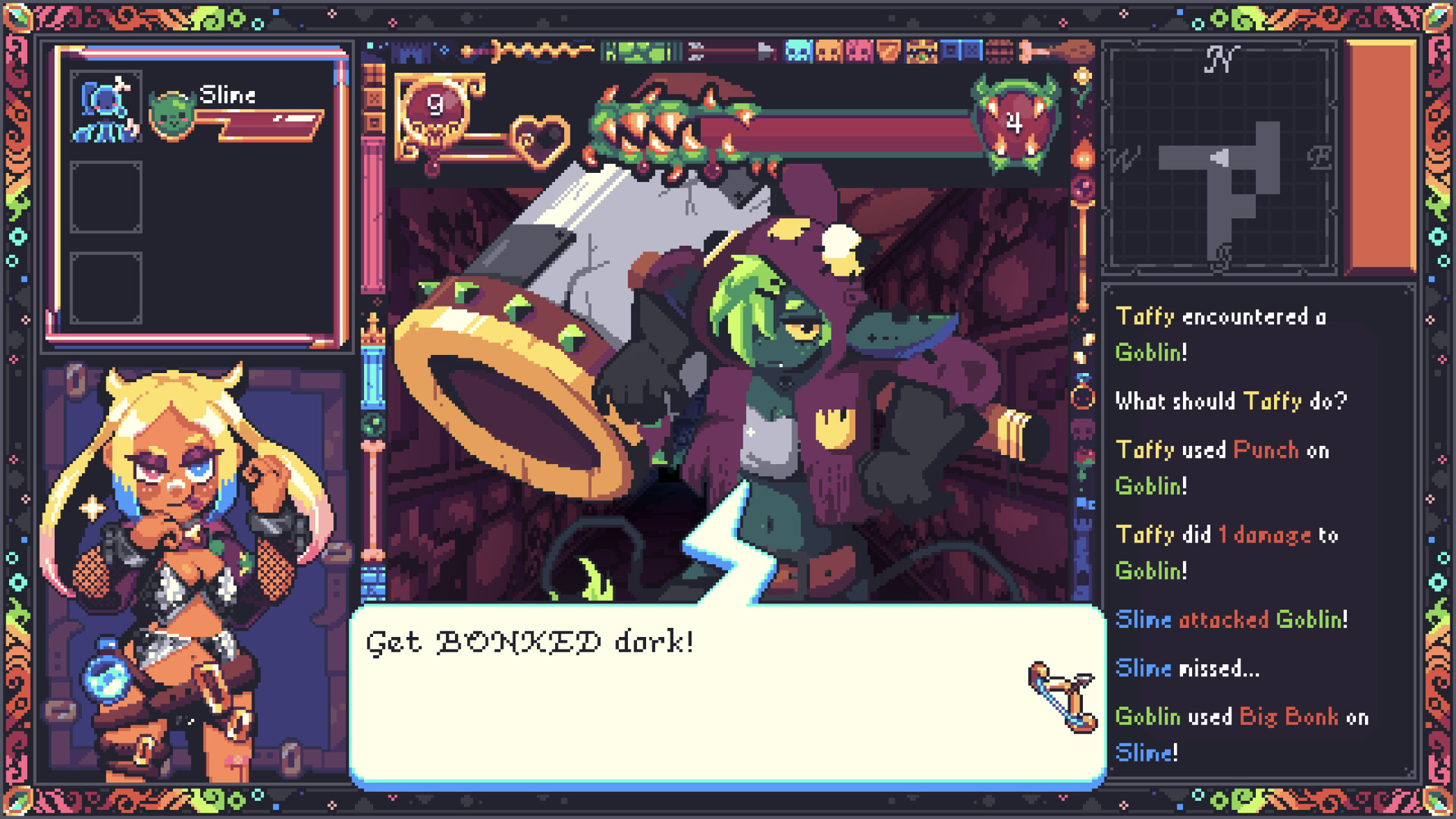Click the barrel icon in the top toolbar
The image size is (1456, 819).
point(999,50)
